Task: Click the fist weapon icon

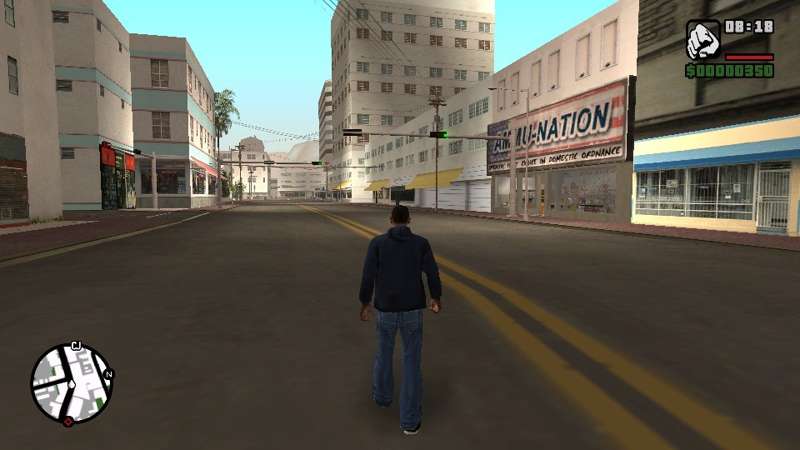Action: click(x=703, y=39)
